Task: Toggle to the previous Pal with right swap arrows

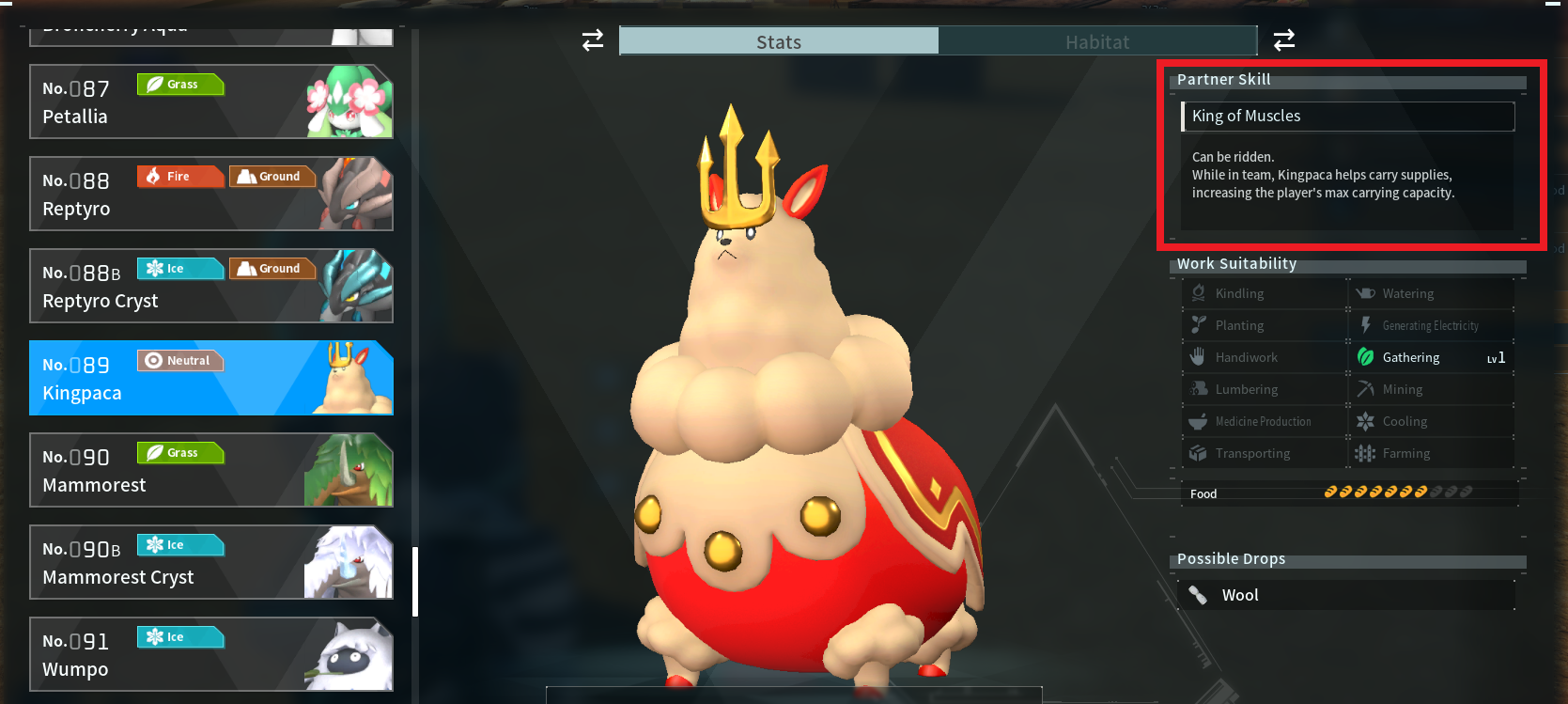Action: point(1283,40)
